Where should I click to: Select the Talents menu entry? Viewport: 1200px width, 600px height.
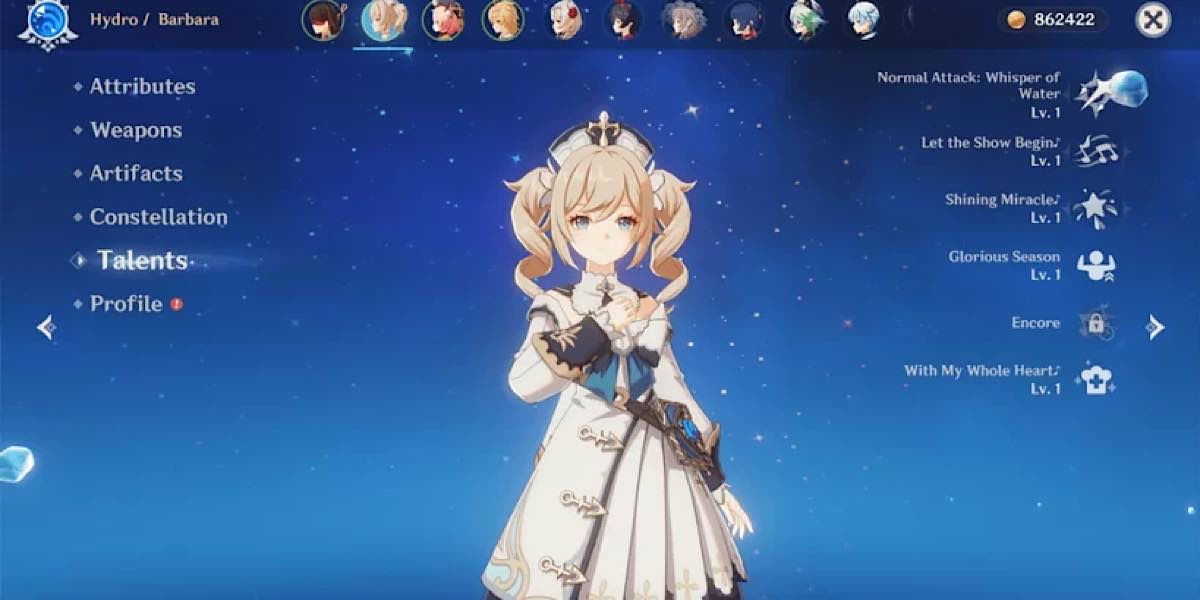point(142,261)
